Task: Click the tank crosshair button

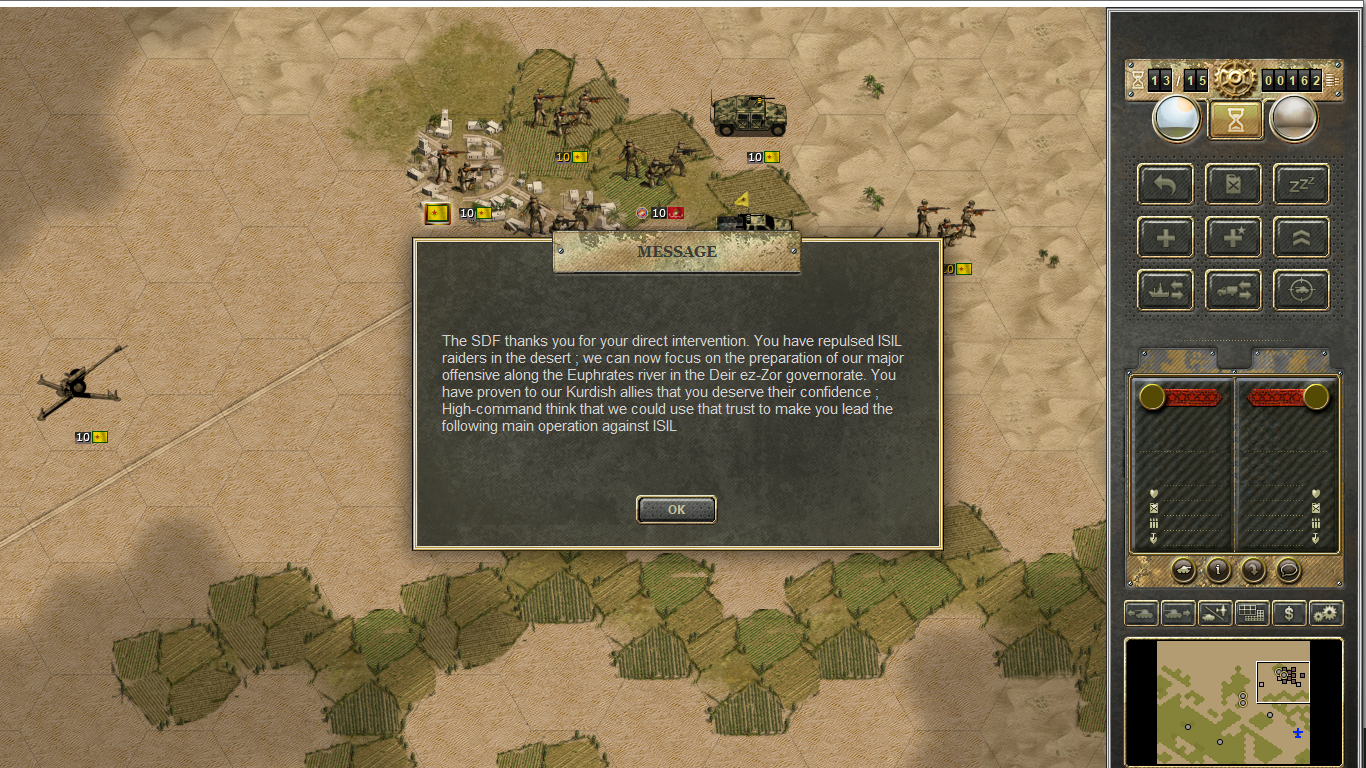Action: click(1301, 291)
